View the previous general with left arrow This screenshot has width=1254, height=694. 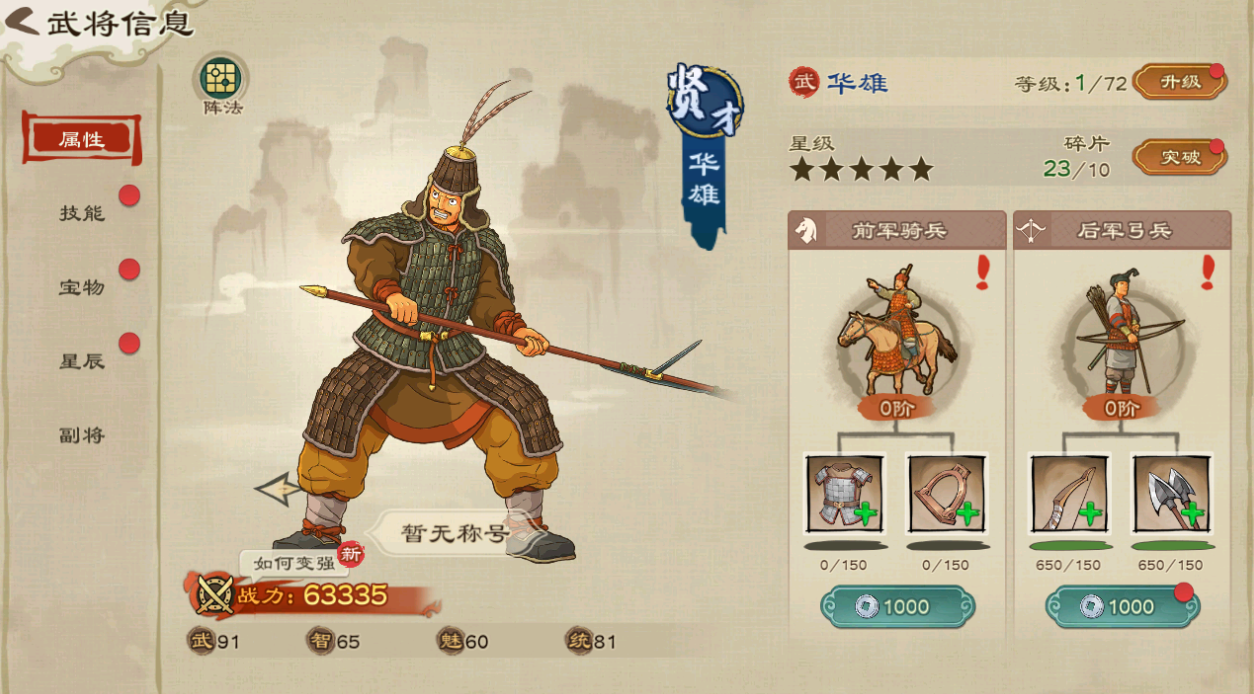coord(277,489)
